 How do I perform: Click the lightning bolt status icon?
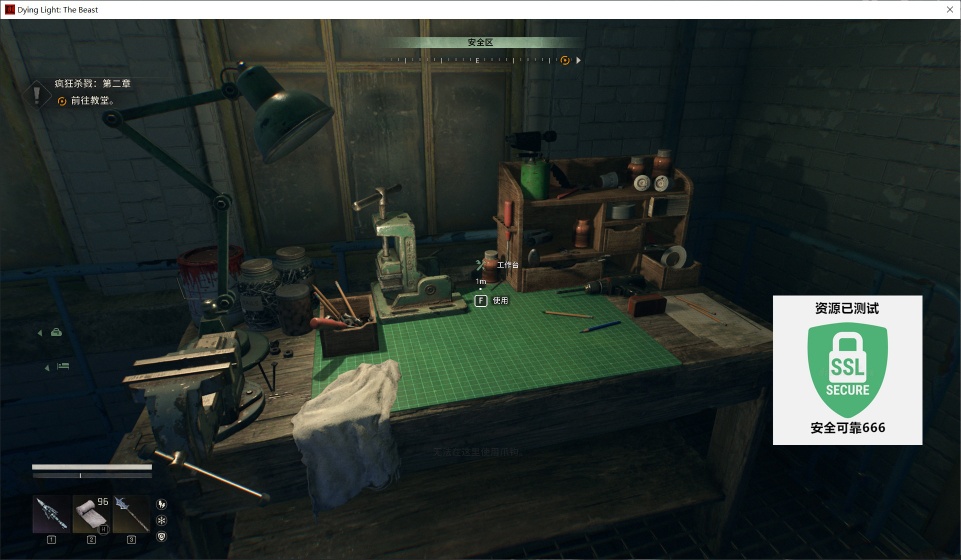click(x=162, y=504)
